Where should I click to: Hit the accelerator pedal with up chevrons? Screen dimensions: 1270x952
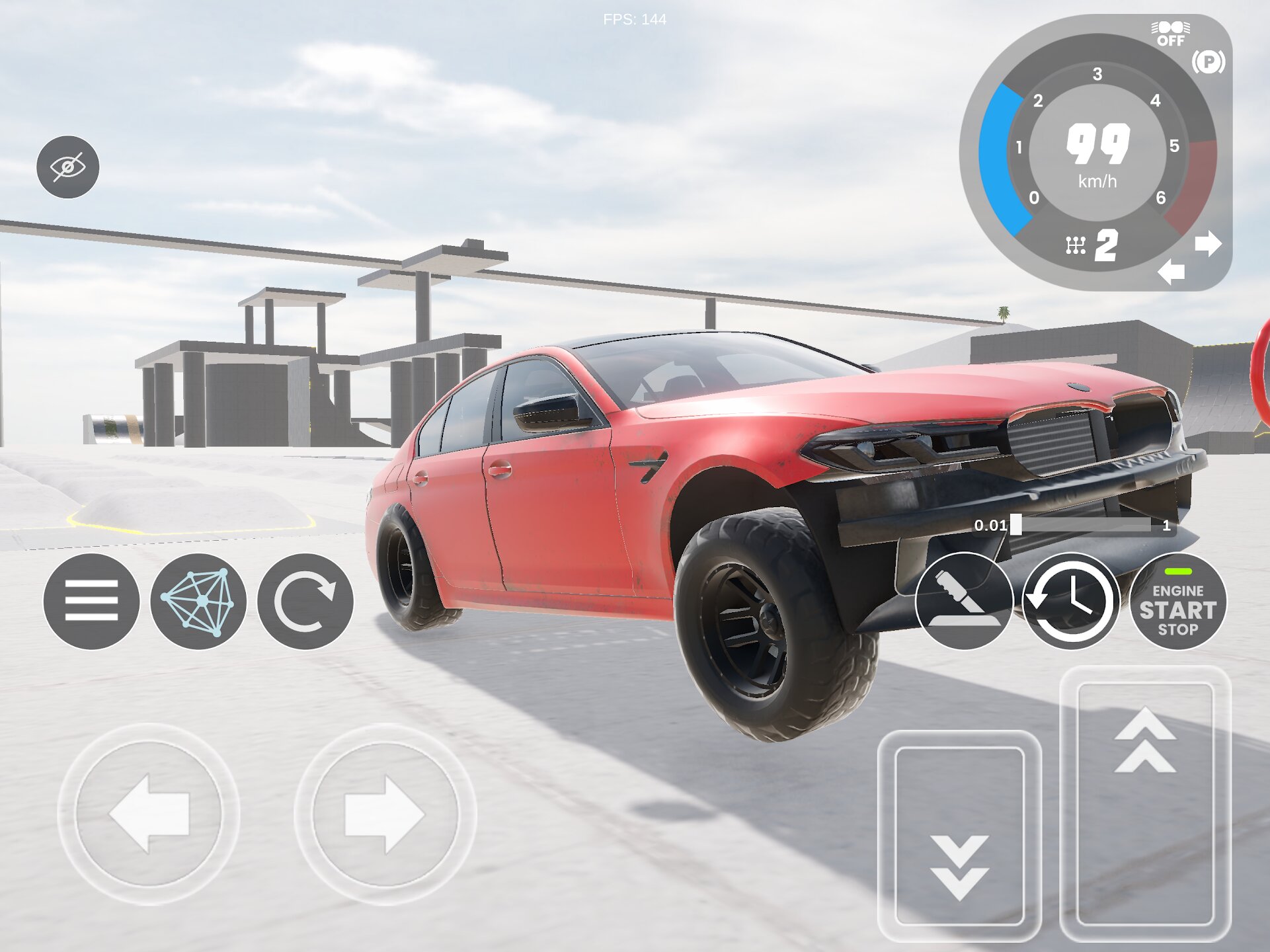click(x=1145, y=803)
